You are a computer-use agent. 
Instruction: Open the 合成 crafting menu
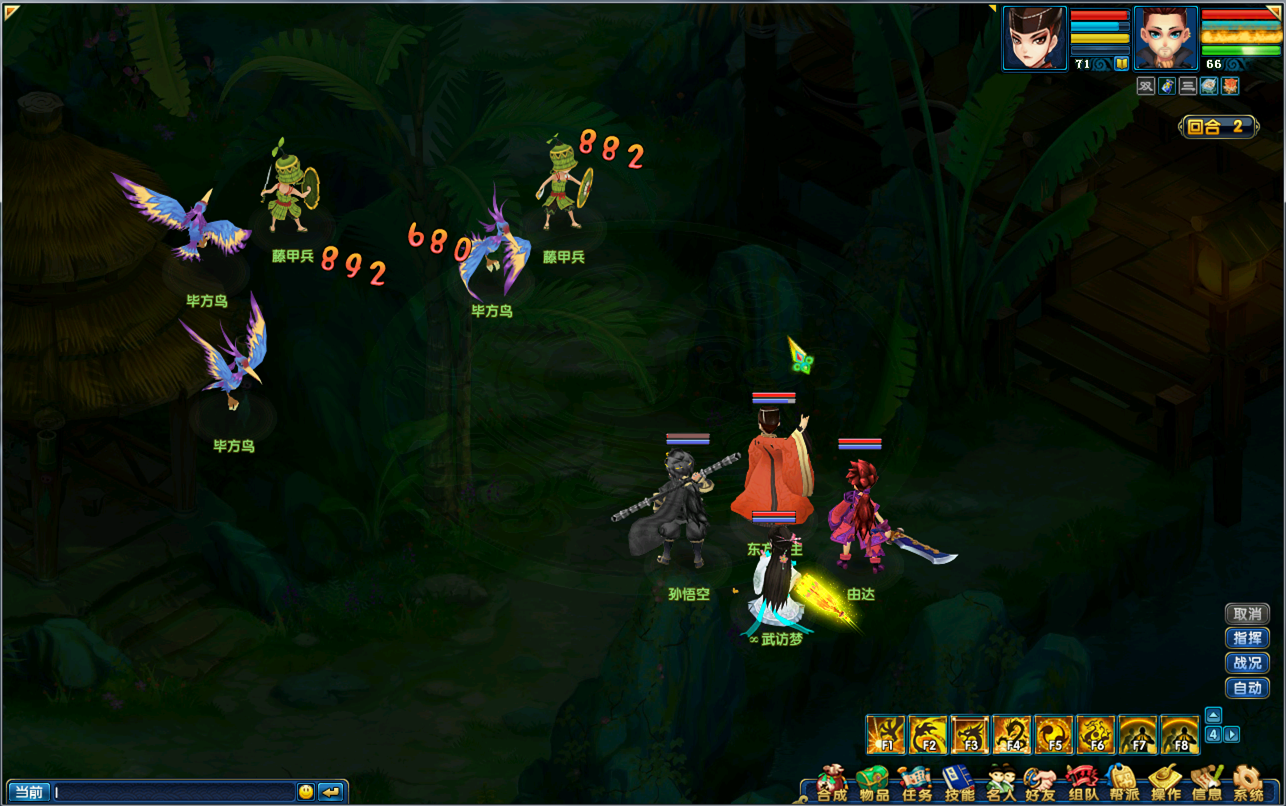(832, 784)
